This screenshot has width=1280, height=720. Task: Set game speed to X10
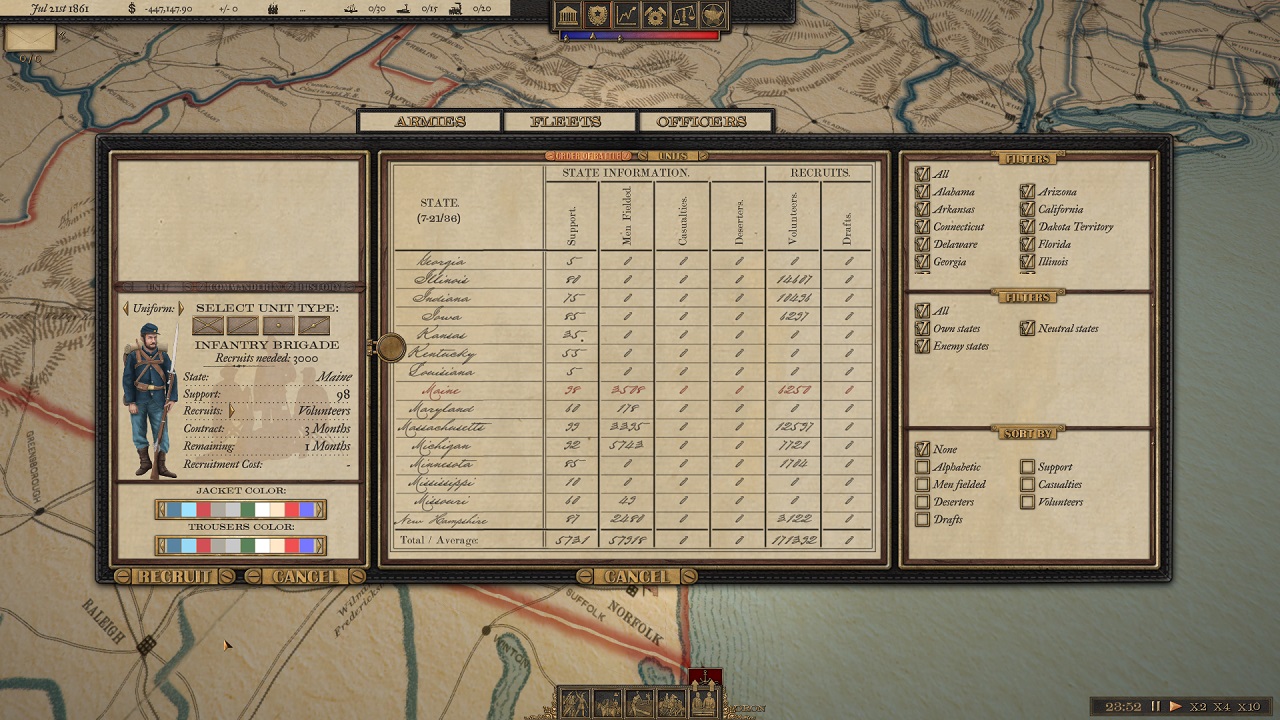[1246, 707]
